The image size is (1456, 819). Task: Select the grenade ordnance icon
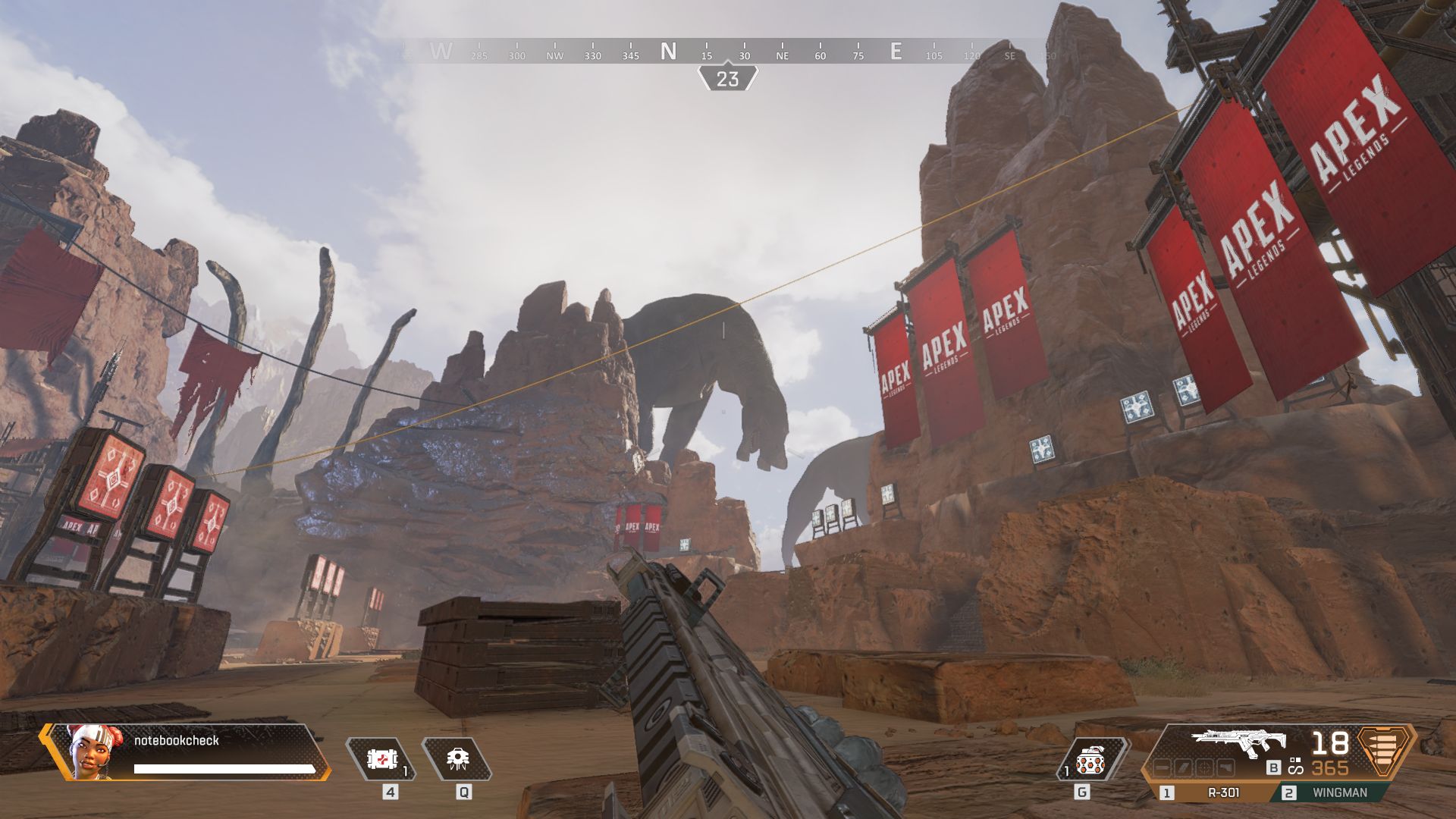pos(1090,759)
